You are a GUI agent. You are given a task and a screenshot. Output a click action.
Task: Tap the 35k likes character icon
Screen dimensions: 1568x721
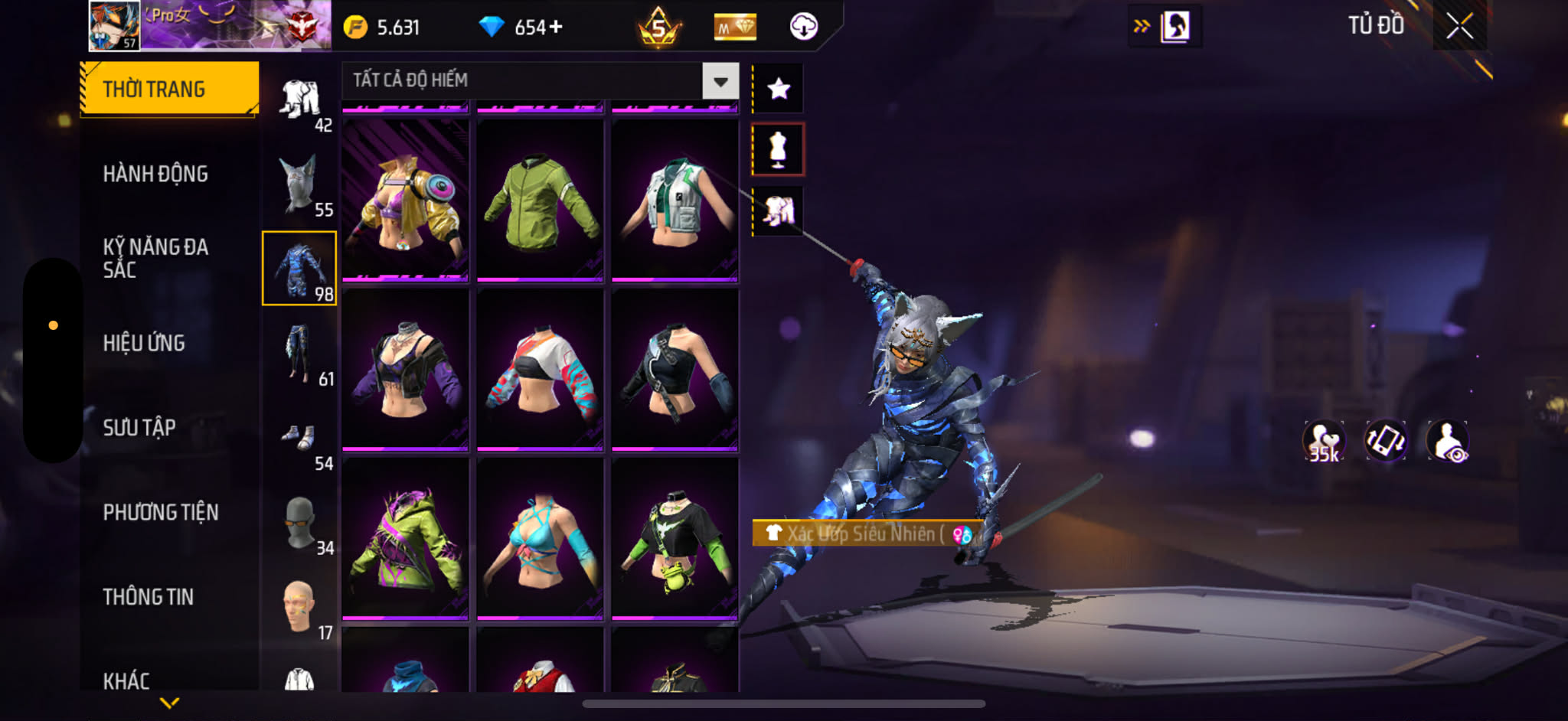[1324, 442]
